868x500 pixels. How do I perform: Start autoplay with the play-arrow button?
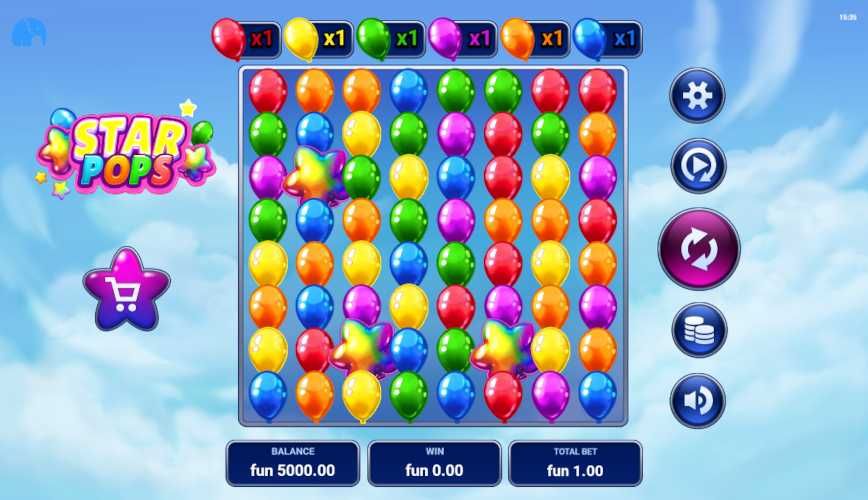click(x=698, y=167)
